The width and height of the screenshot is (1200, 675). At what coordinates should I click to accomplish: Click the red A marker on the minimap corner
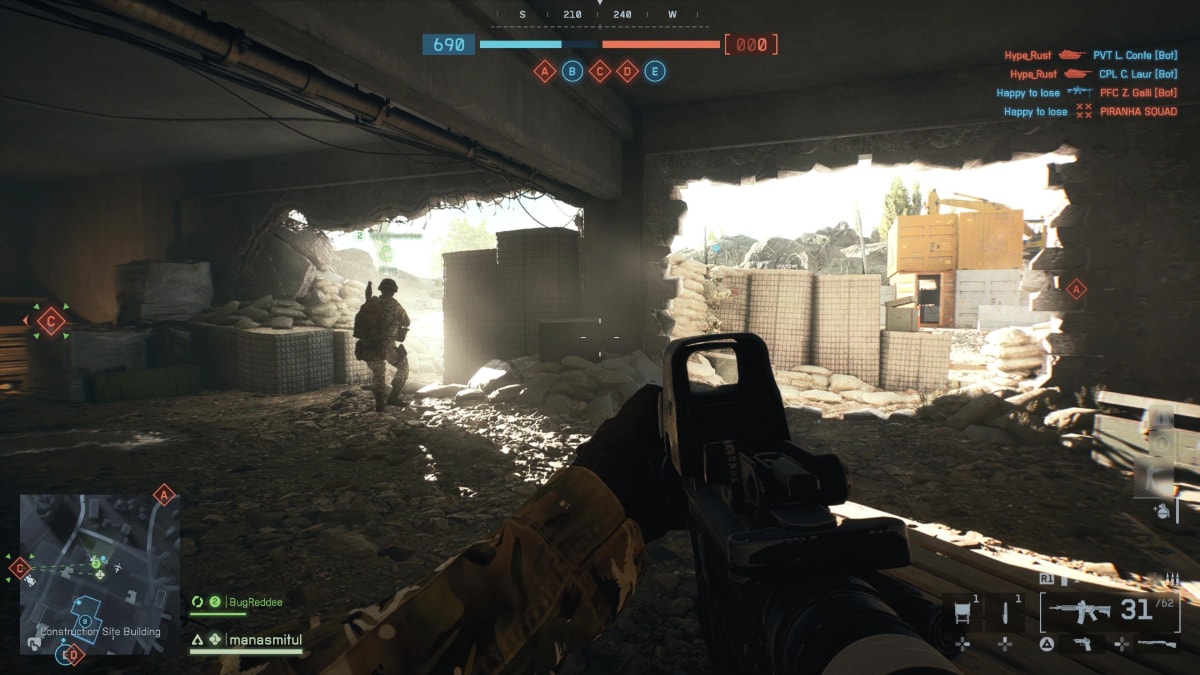(x=164, y=494)
